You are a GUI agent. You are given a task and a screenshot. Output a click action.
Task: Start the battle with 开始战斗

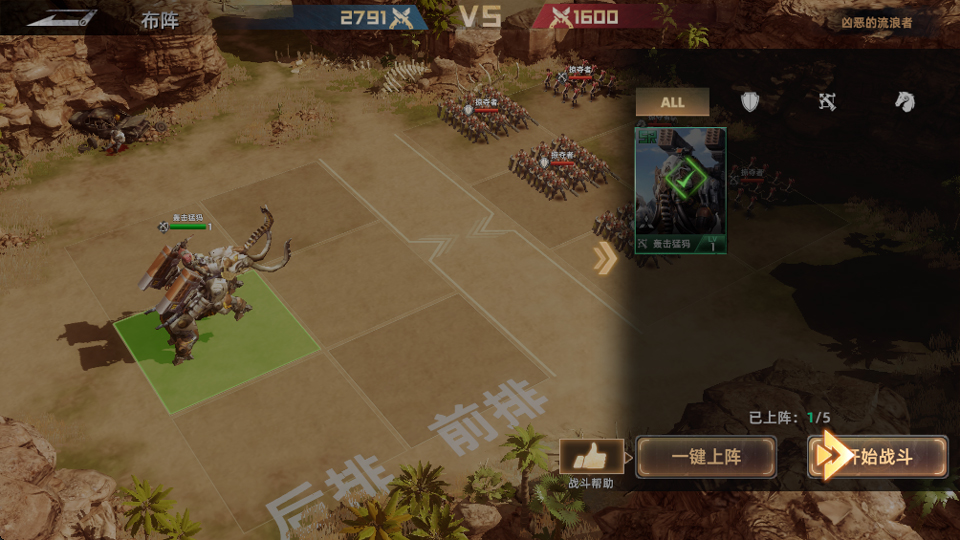click(878, 457)
